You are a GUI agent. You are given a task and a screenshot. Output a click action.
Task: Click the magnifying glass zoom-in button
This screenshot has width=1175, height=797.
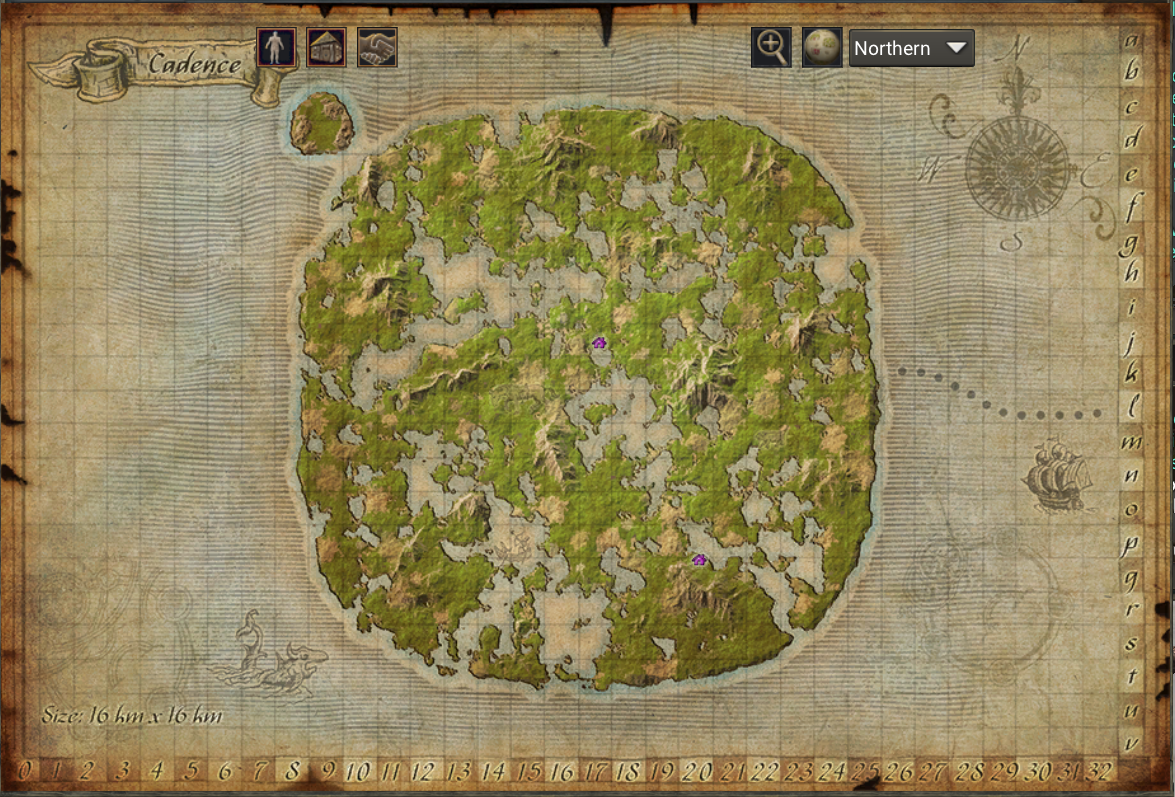[771, 47]
